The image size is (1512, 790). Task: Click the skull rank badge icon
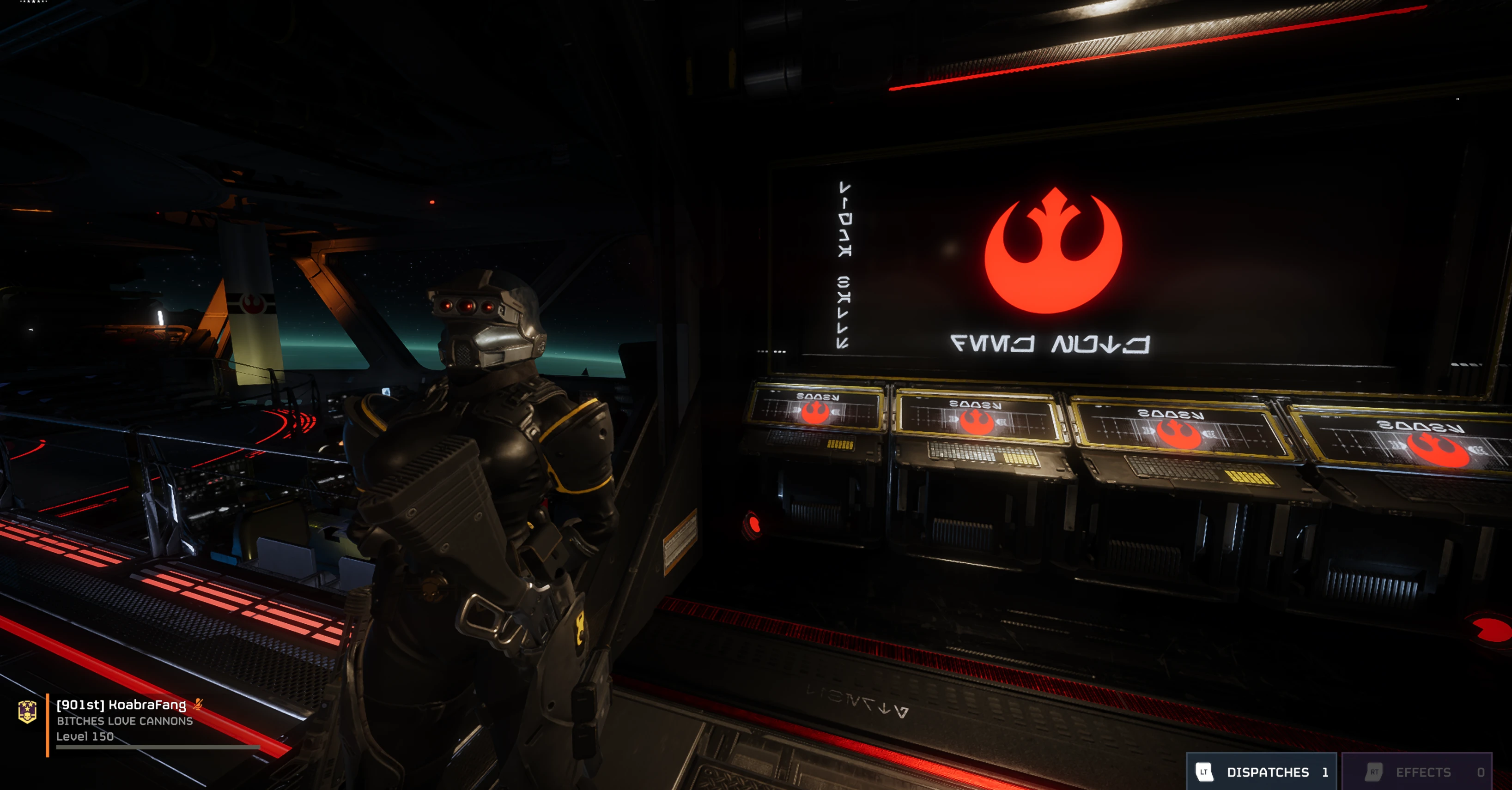pos(28,712)
